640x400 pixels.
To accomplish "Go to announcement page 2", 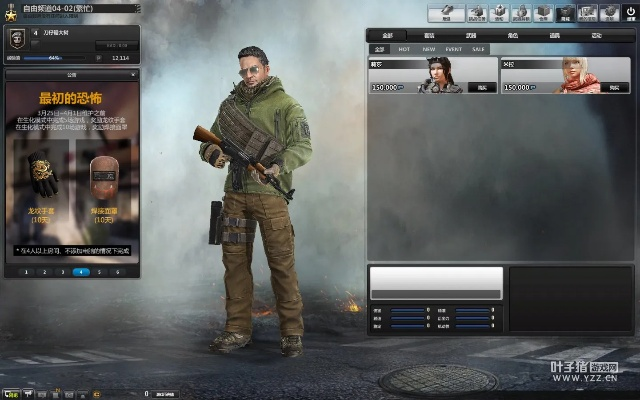I will [47, 271].
